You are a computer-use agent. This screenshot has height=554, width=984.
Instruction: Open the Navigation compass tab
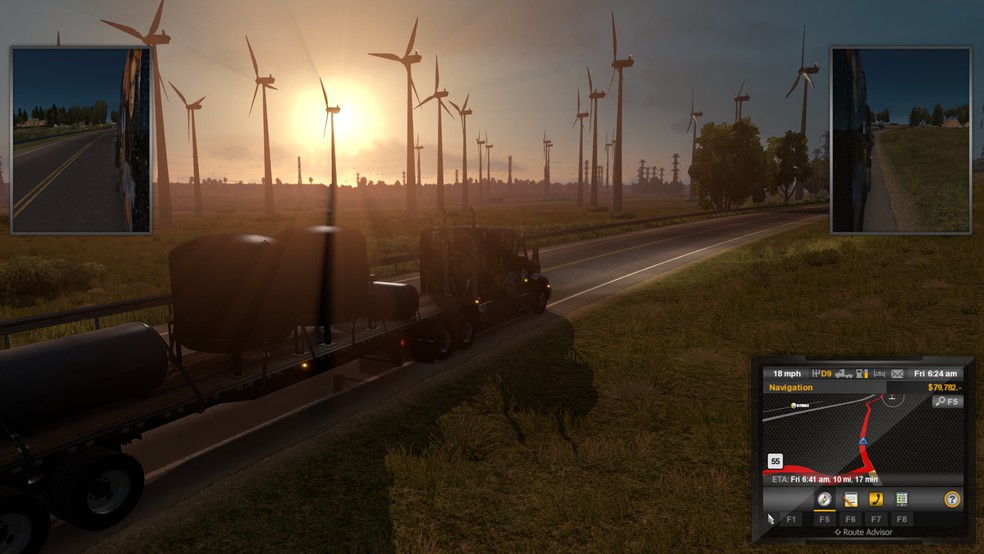pyautogui.click(x=825, y=499)
